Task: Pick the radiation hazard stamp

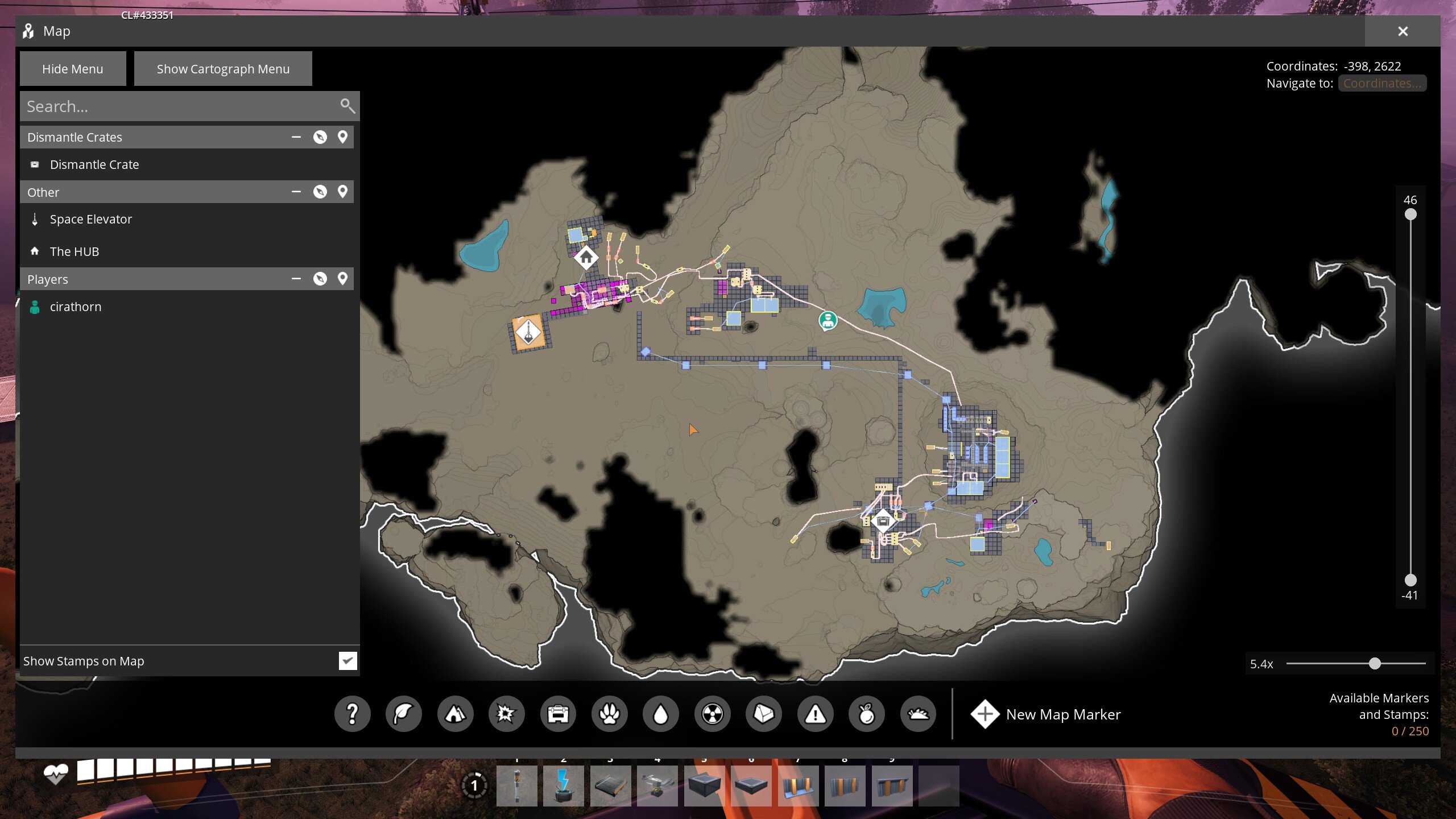Action: [x=712, y=714]
